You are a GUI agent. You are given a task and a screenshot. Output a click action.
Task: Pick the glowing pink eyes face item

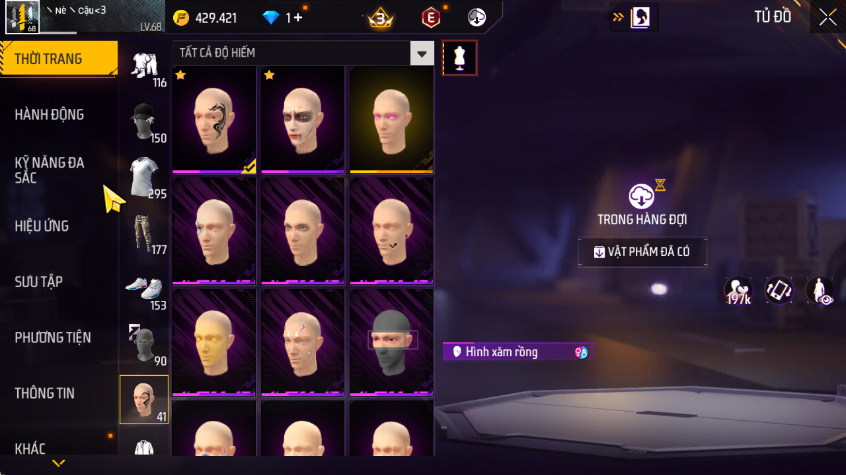click(x=391, y=119)
